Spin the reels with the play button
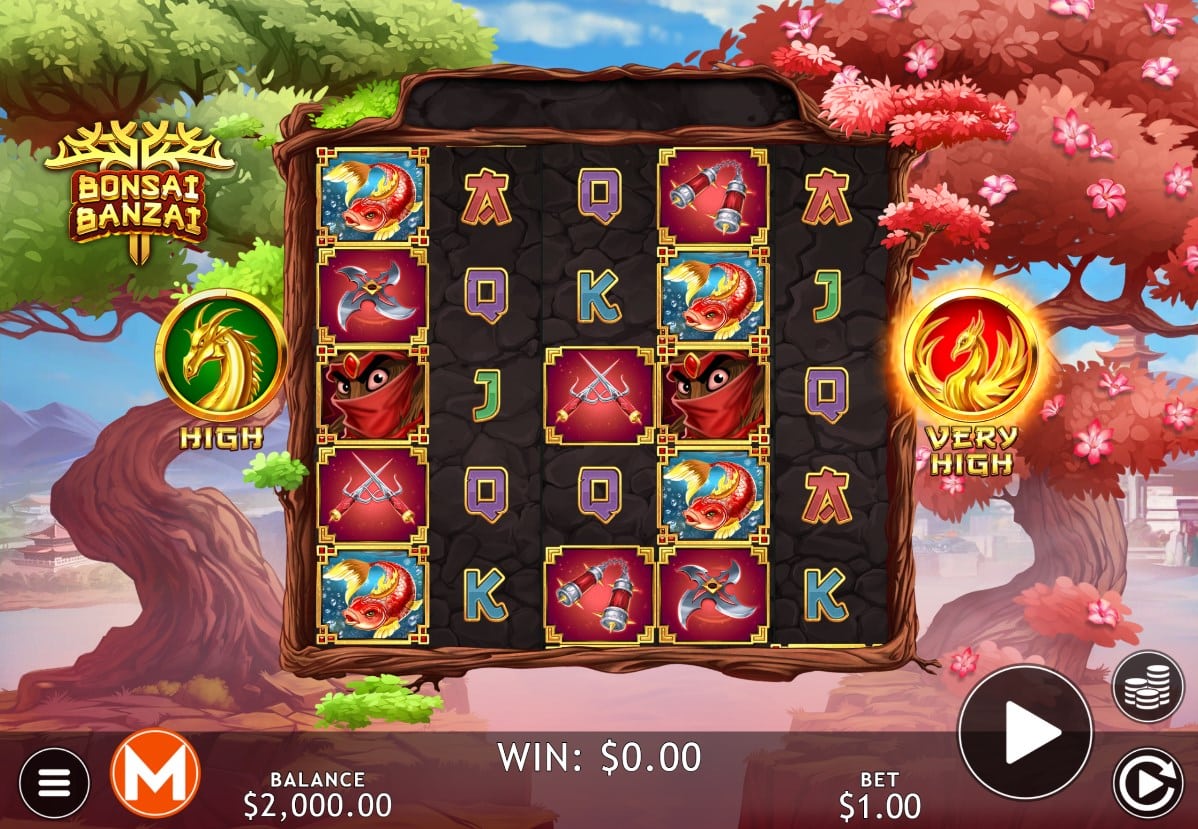 click(1024, 732)
